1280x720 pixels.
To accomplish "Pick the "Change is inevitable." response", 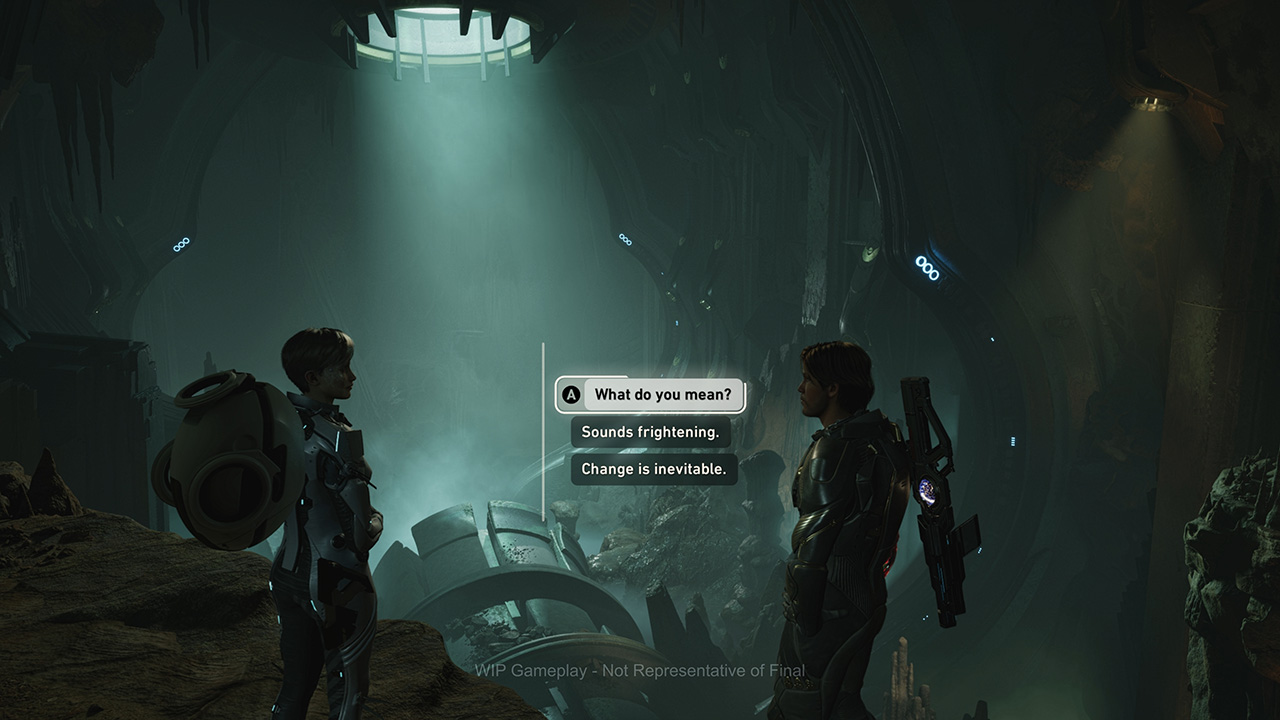I will click(654, 469).
